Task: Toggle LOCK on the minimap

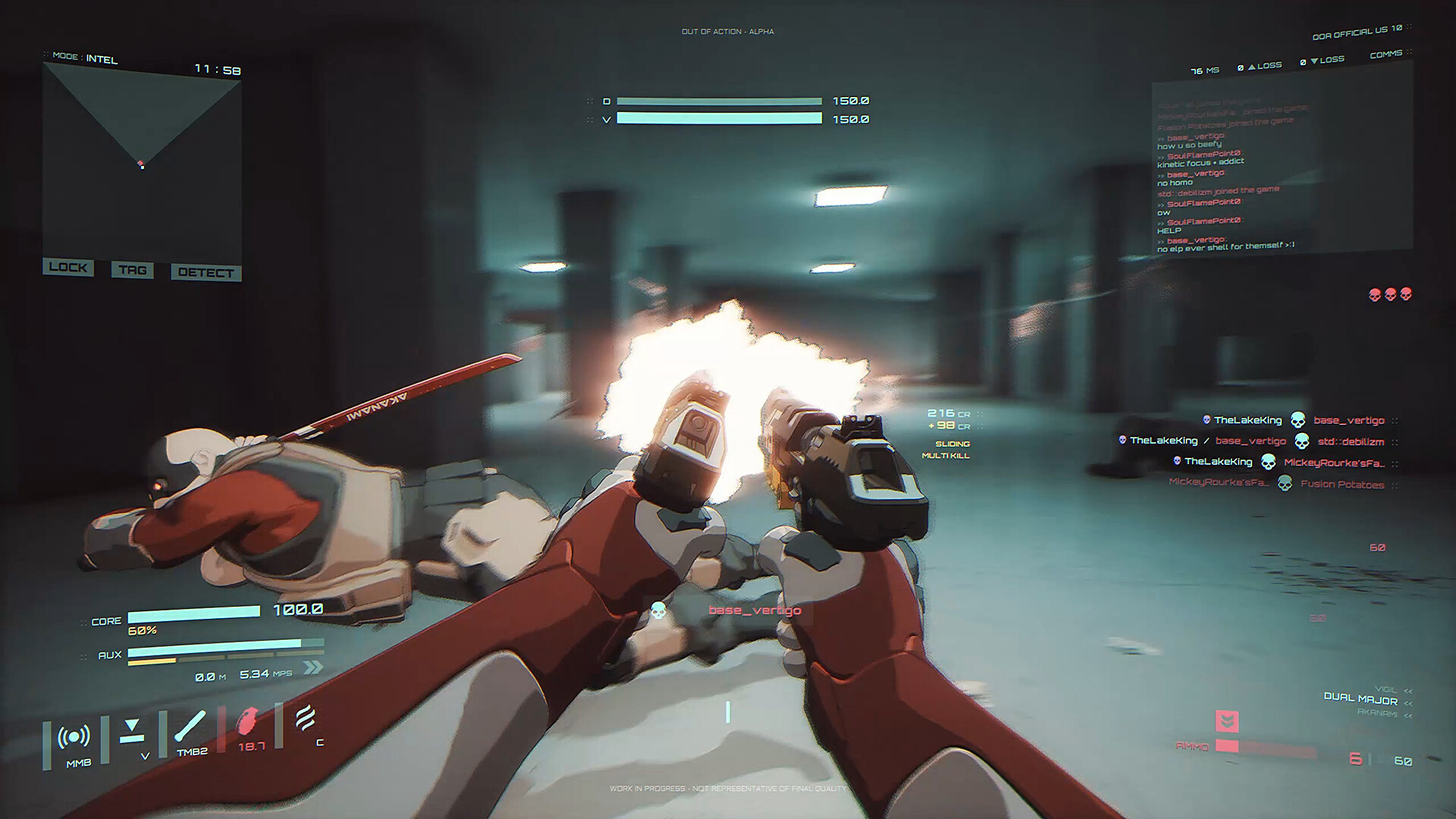Action: [67, 268]
